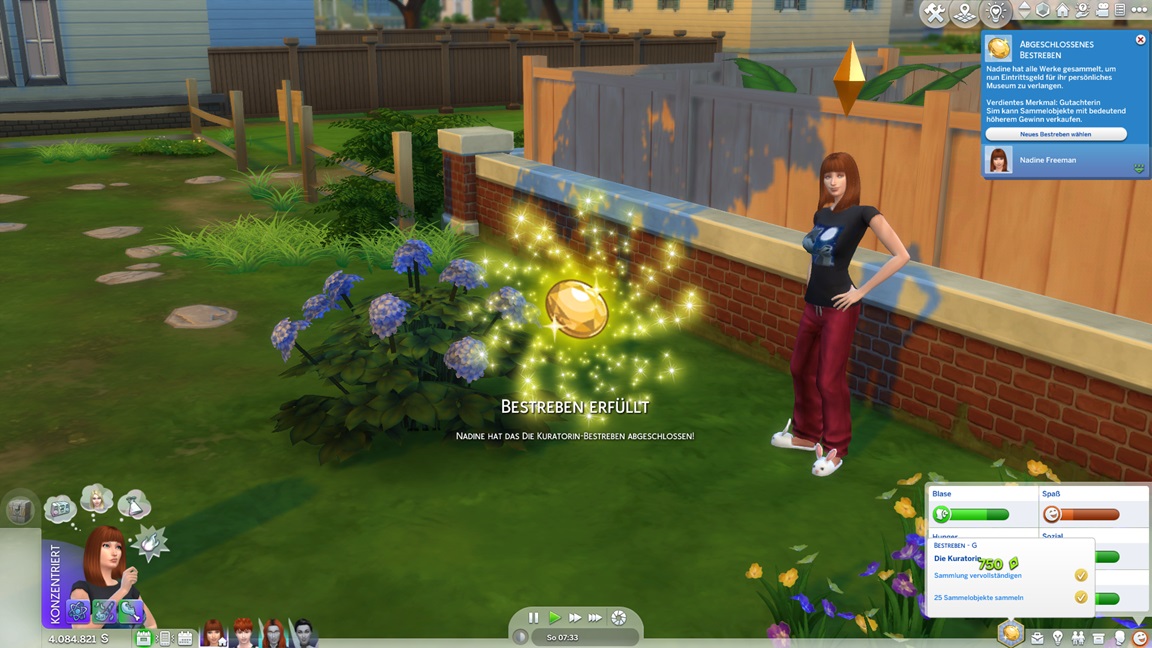Close the completed aspiration notification
This screenshot has width=1152, height=648.
tap(1140, 40)
